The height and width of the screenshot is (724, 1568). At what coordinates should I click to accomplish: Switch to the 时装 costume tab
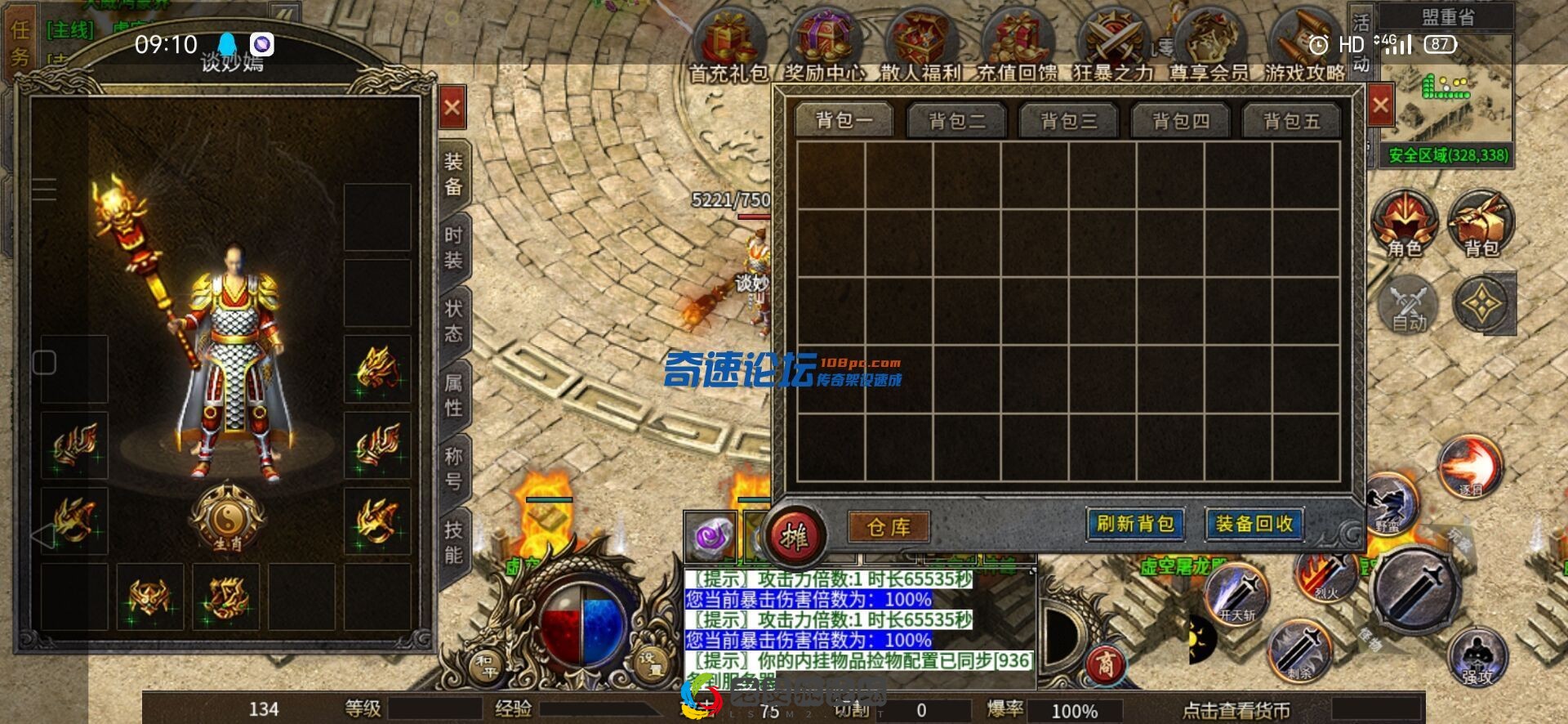tap(453, 248)
